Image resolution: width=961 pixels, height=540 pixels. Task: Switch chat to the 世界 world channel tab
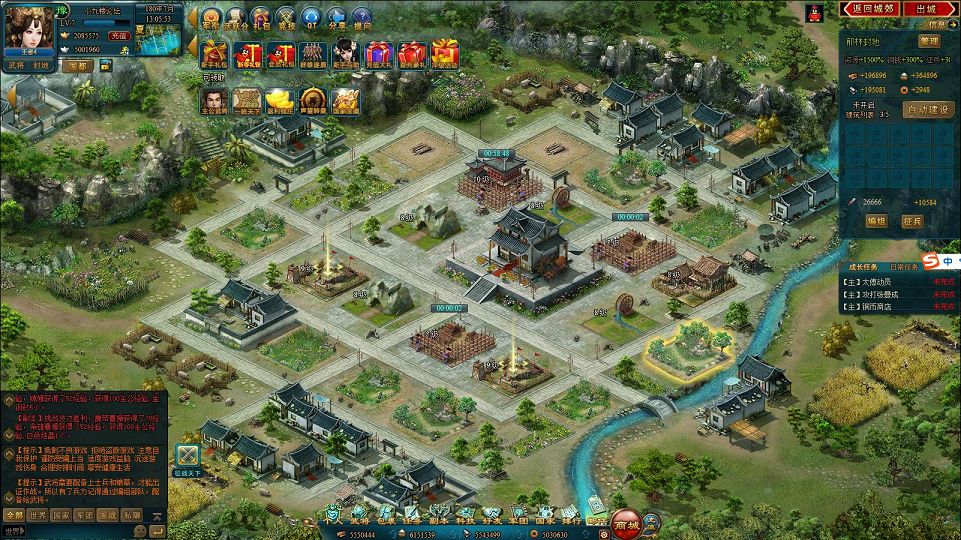tap(37, 515)
